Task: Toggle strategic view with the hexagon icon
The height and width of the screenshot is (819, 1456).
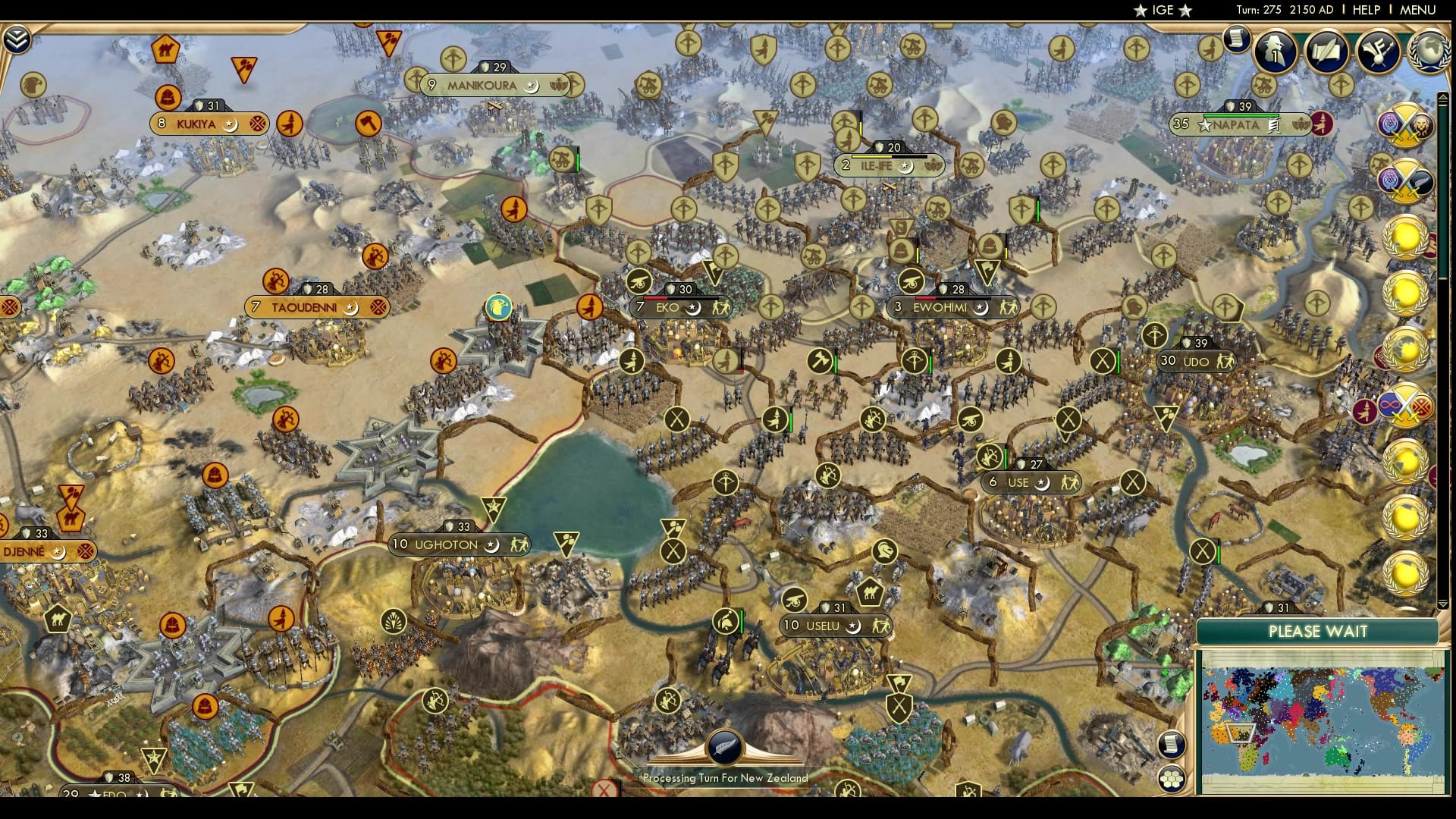Action: (x=1172, y=778)
